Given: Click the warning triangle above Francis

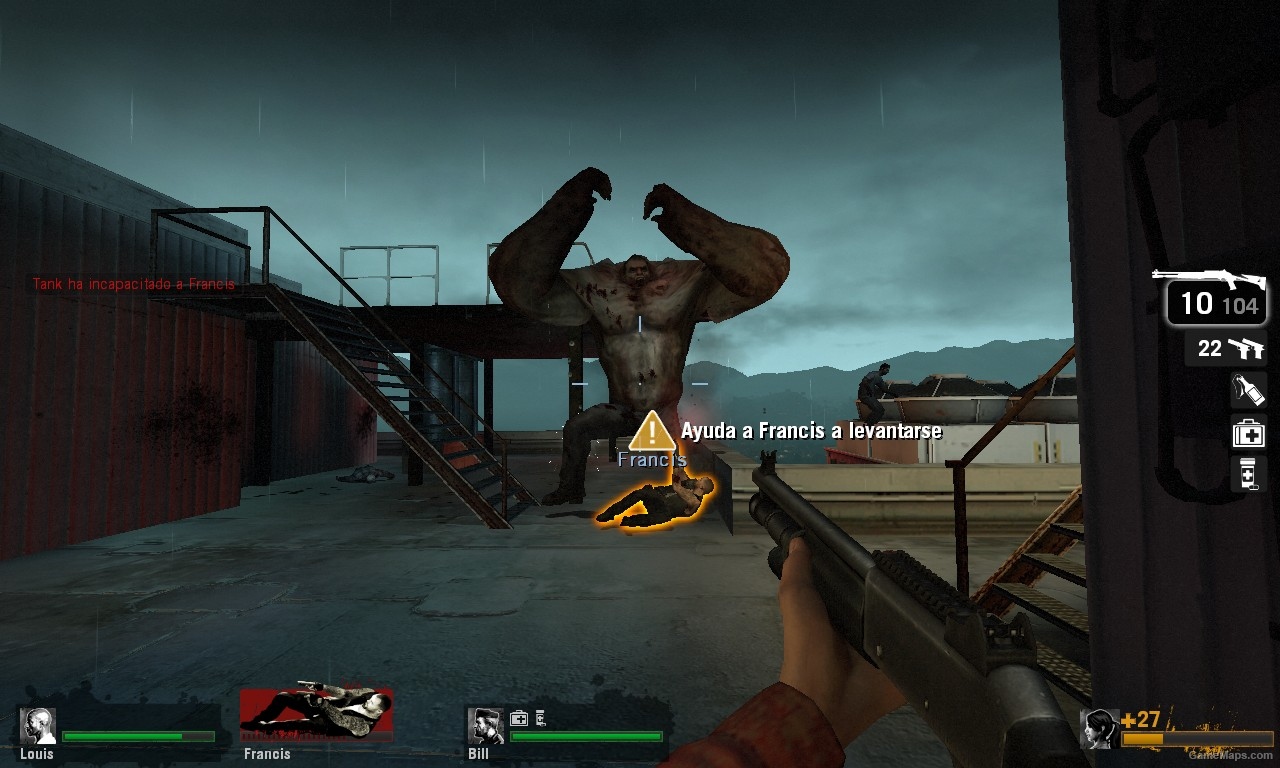Looking at the screenshot, I should click(x=651, y=432).
